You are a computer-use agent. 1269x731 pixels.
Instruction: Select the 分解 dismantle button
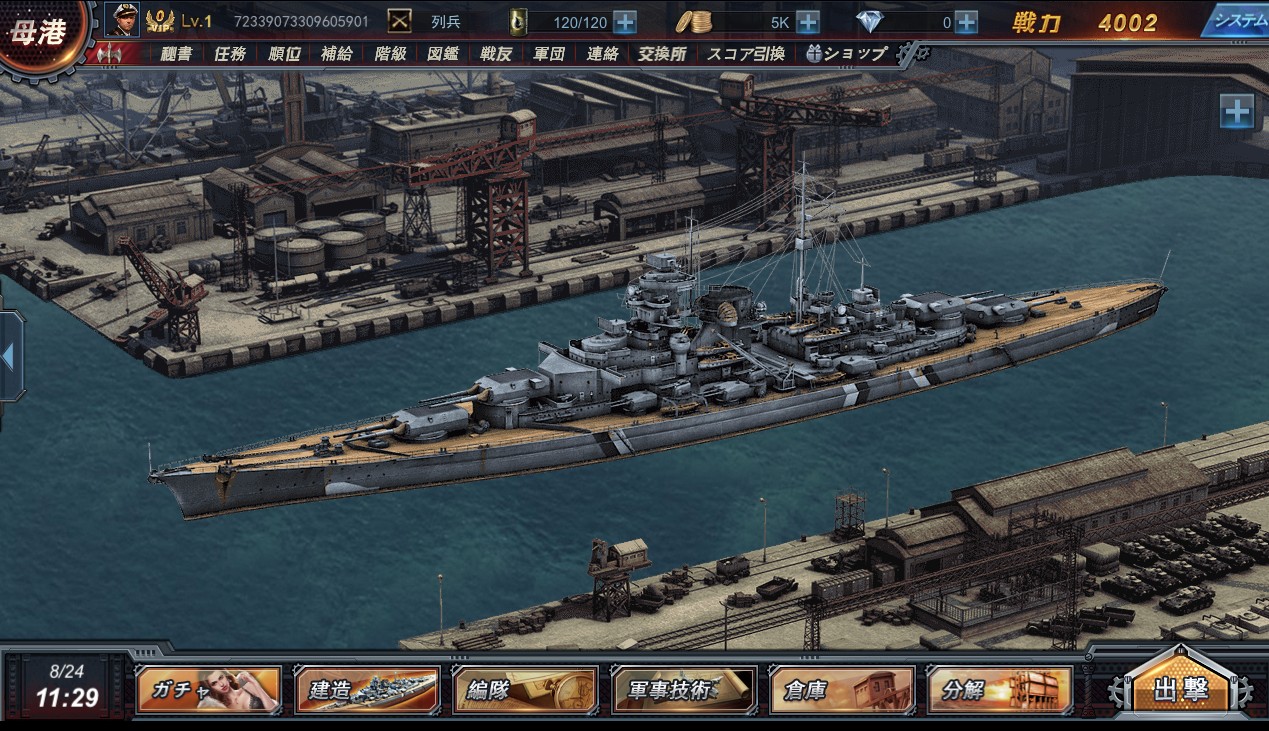click(1000, 690)
